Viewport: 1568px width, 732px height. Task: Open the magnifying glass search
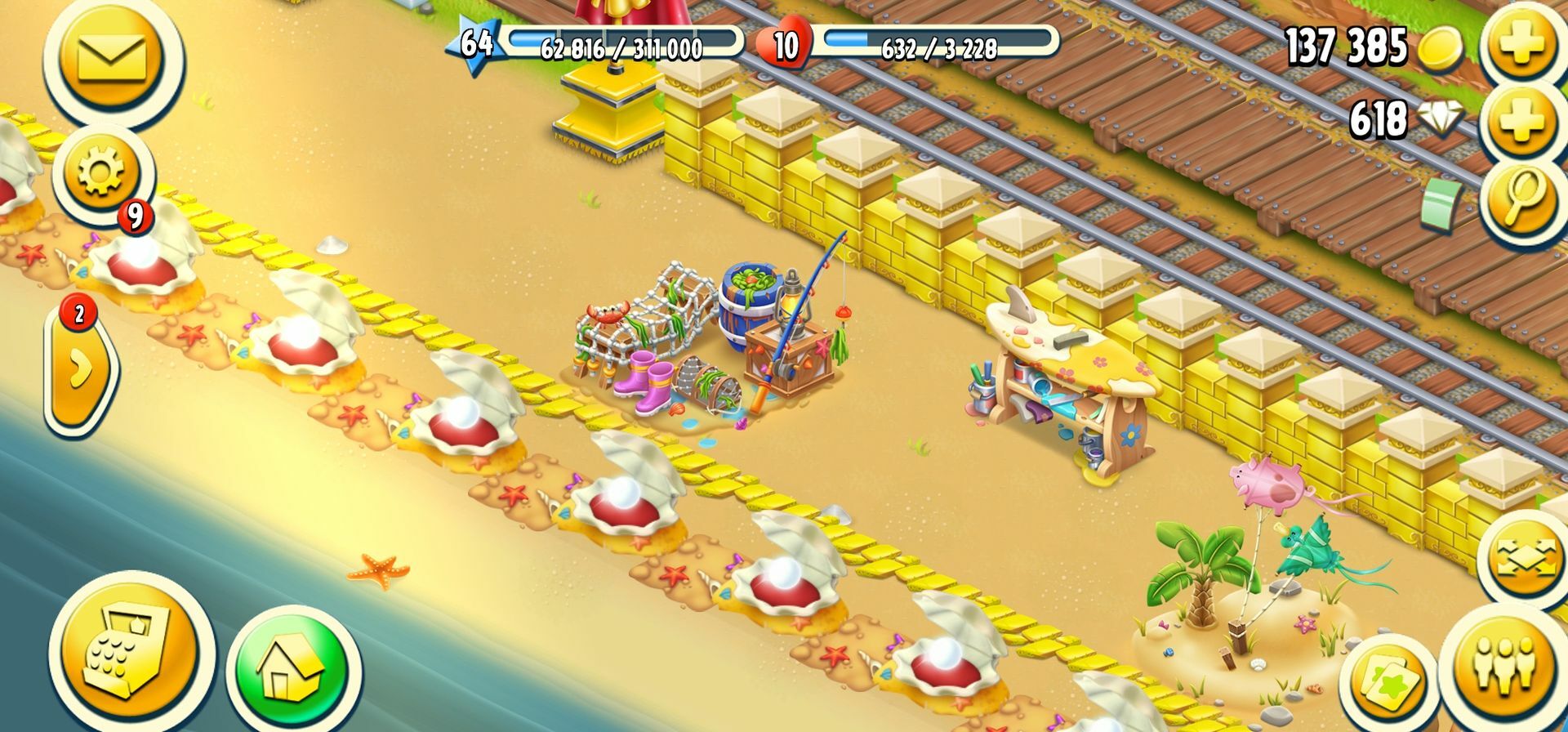pyautogui.click(x=1521, y=200)
